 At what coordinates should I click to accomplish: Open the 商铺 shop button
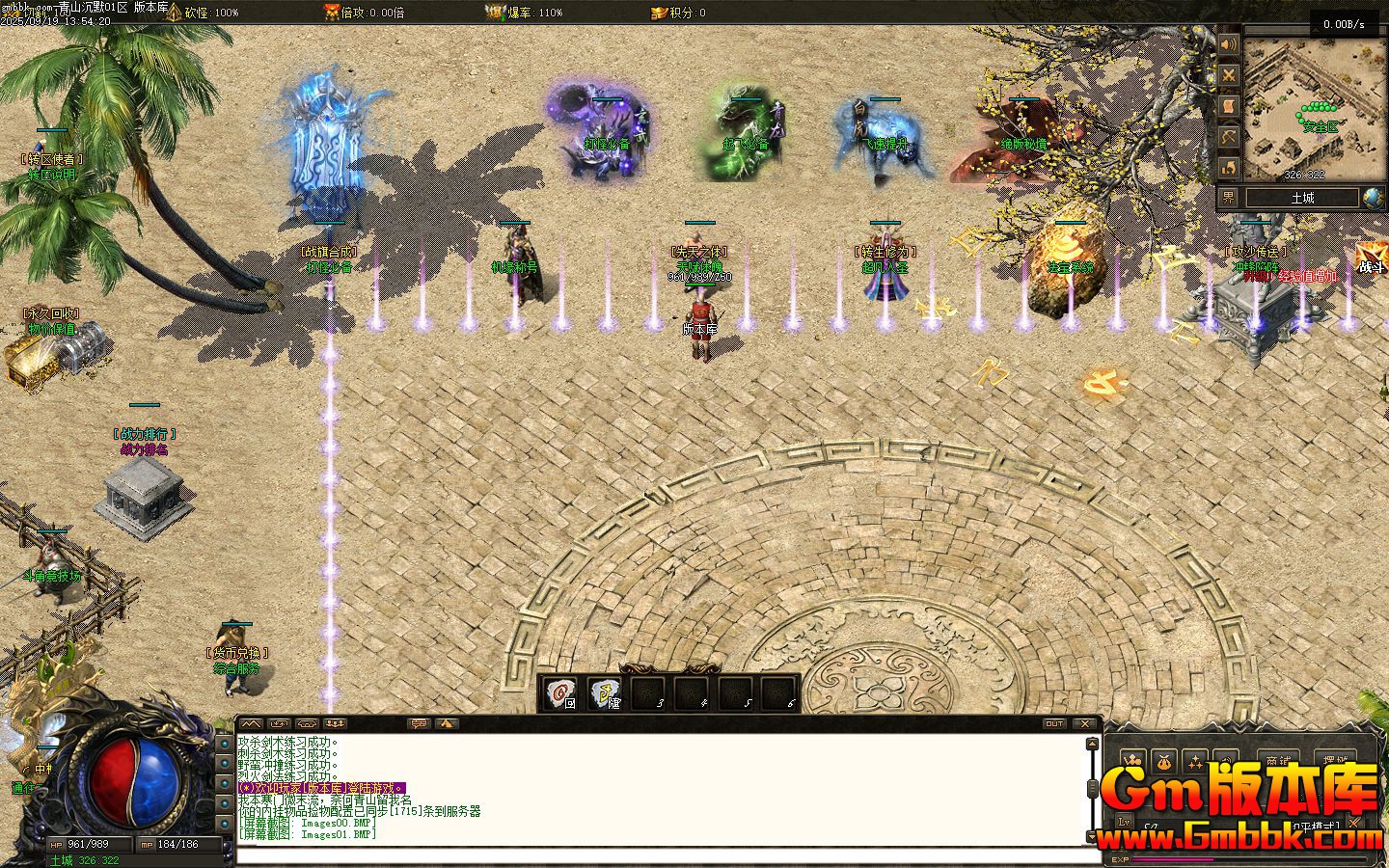click(1279, 761)
